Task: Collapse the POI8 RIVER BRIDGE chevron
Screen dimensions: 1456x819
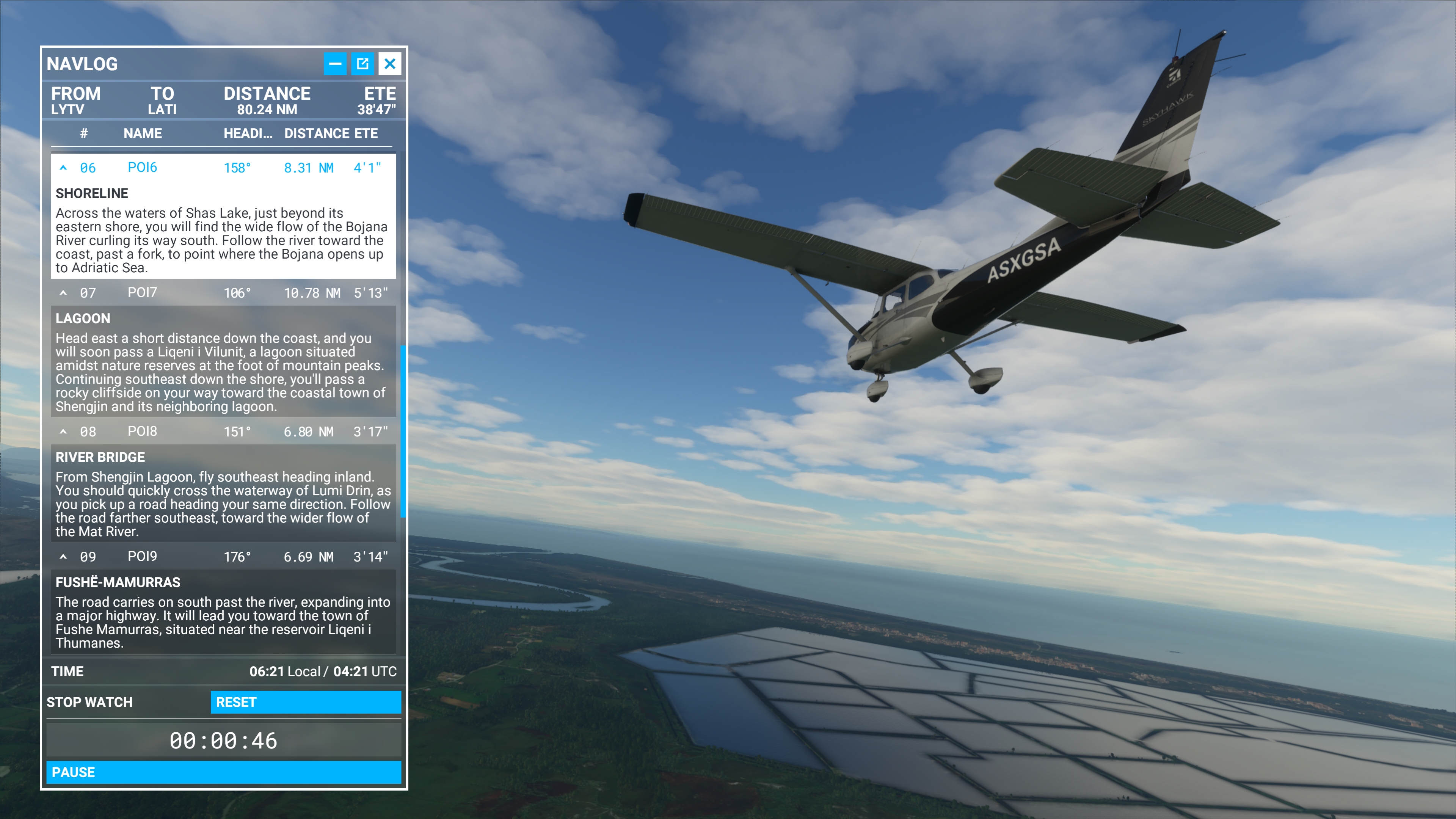Action: point(63,431)
